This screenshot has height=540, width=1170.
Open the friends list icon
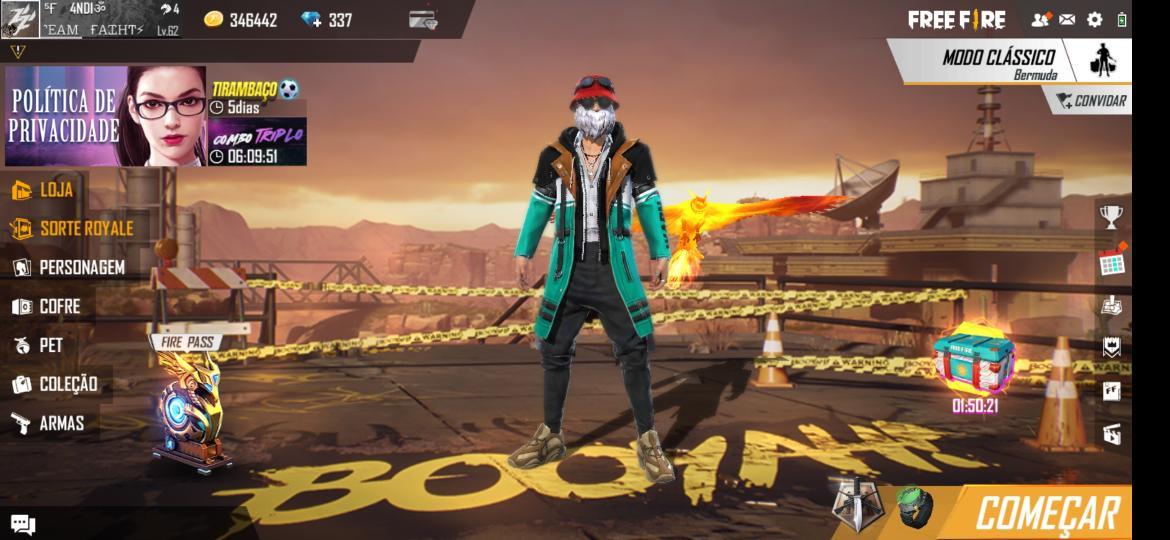click(1040, 19)
